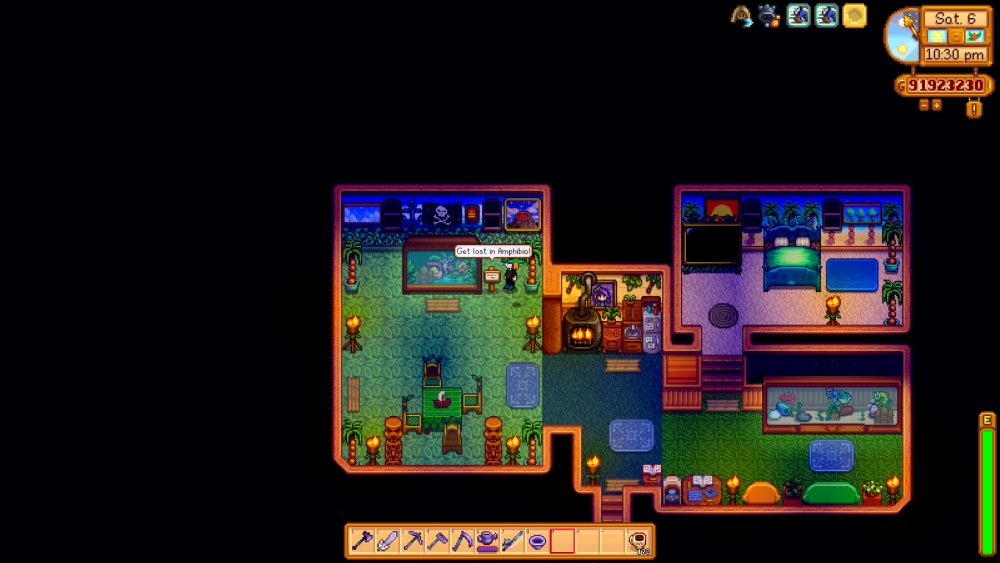Select the axe in the hotbar
Viewport: 1000px width, 563px height.
click(x=362, y=541)
